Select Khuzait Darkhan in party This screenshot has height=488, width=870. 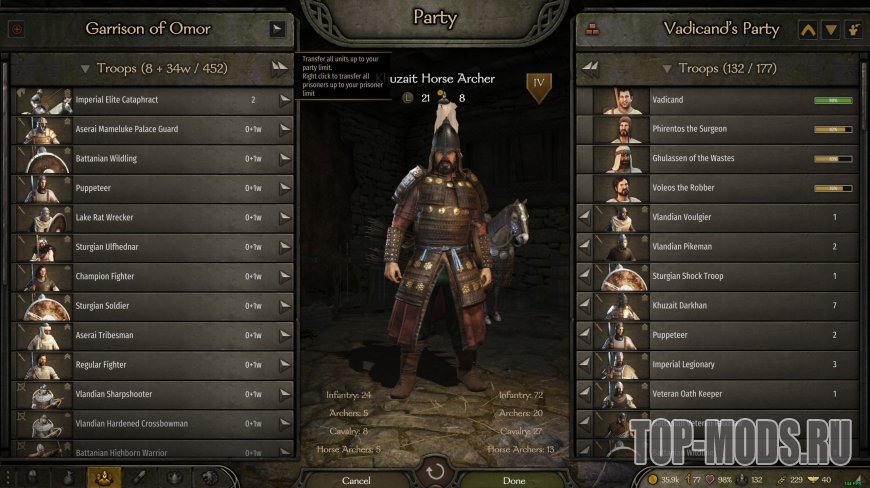coord(720,305)
